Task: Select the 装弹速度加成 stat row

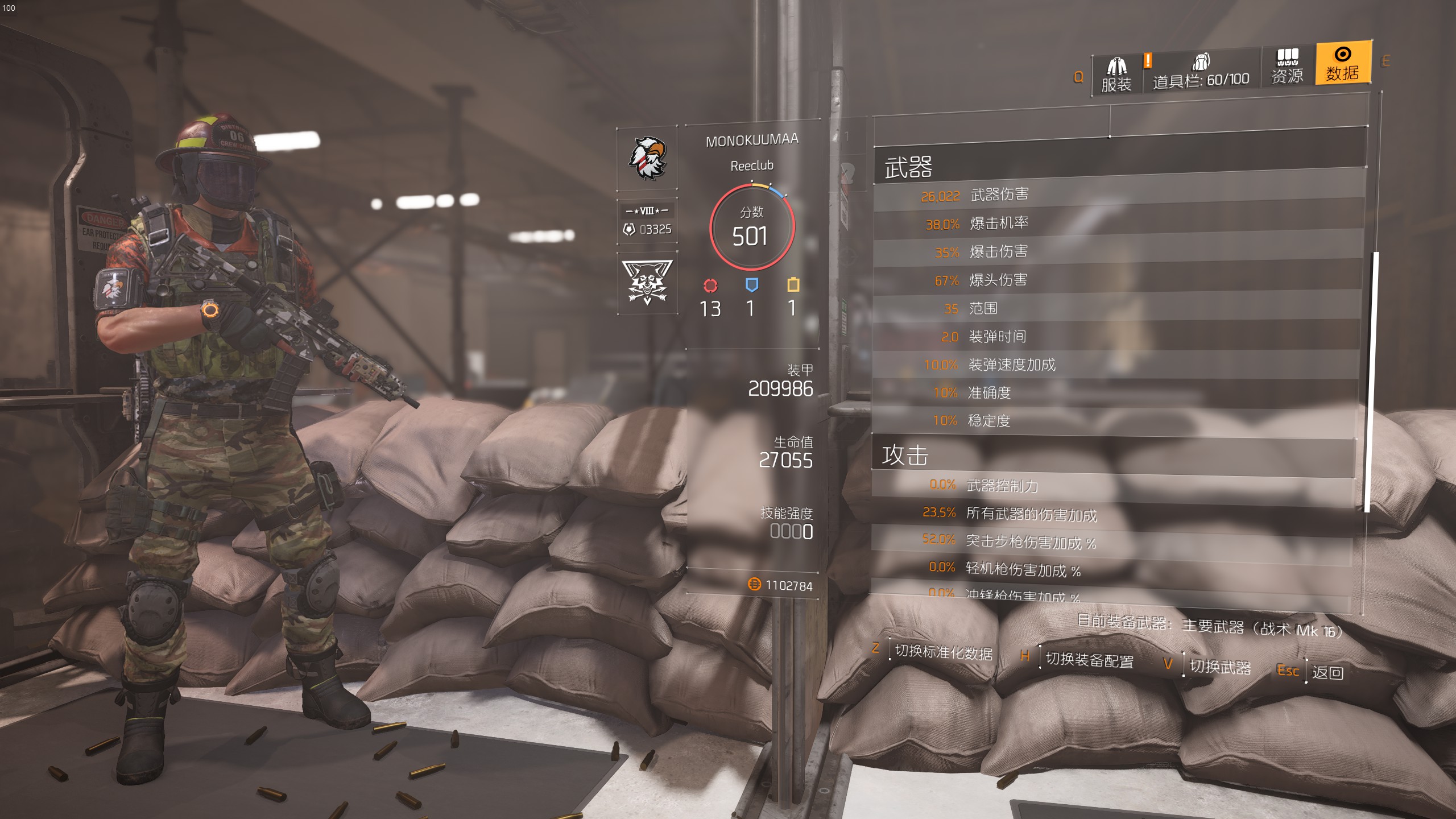Action: 1116,365
